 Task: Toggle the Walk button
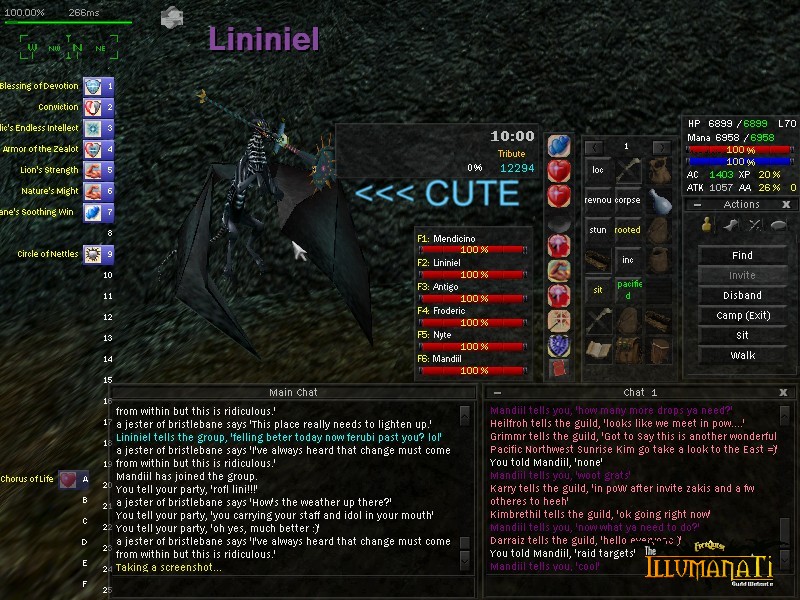pos(742,355)
